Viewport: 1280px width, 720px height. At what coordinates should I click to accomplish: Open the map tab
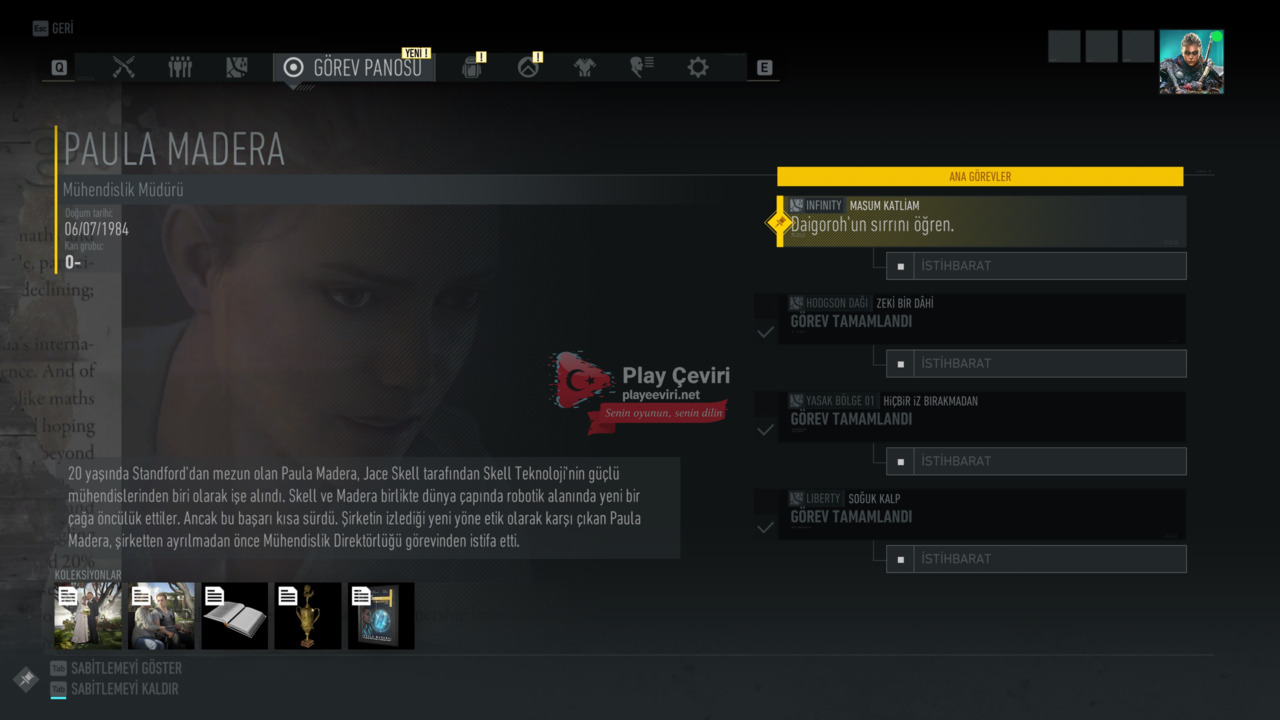pyautogui.click(x=237, y=67)
